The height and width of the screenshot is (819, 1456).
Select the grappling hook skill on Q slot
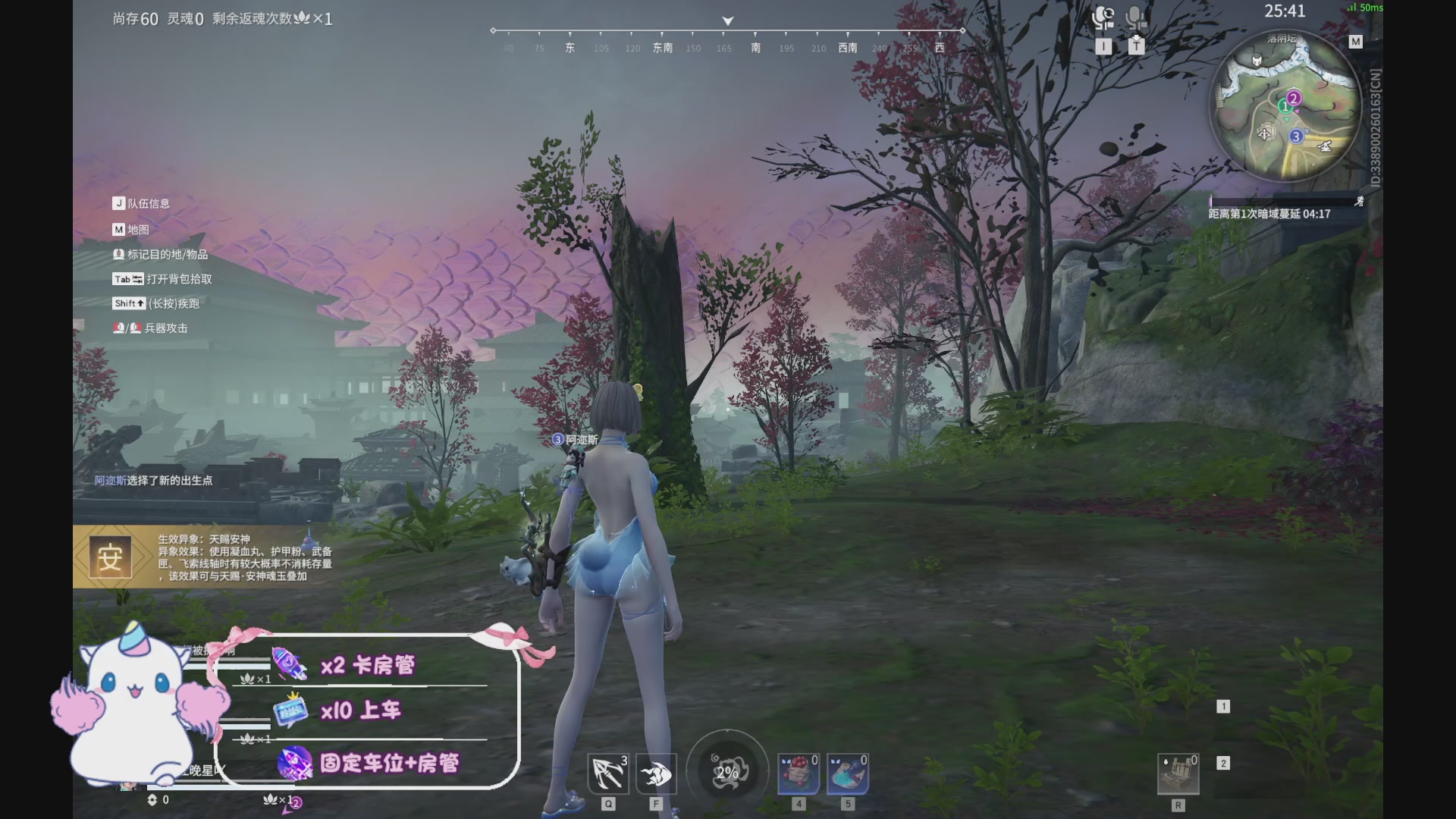click(x=607, y=773)
